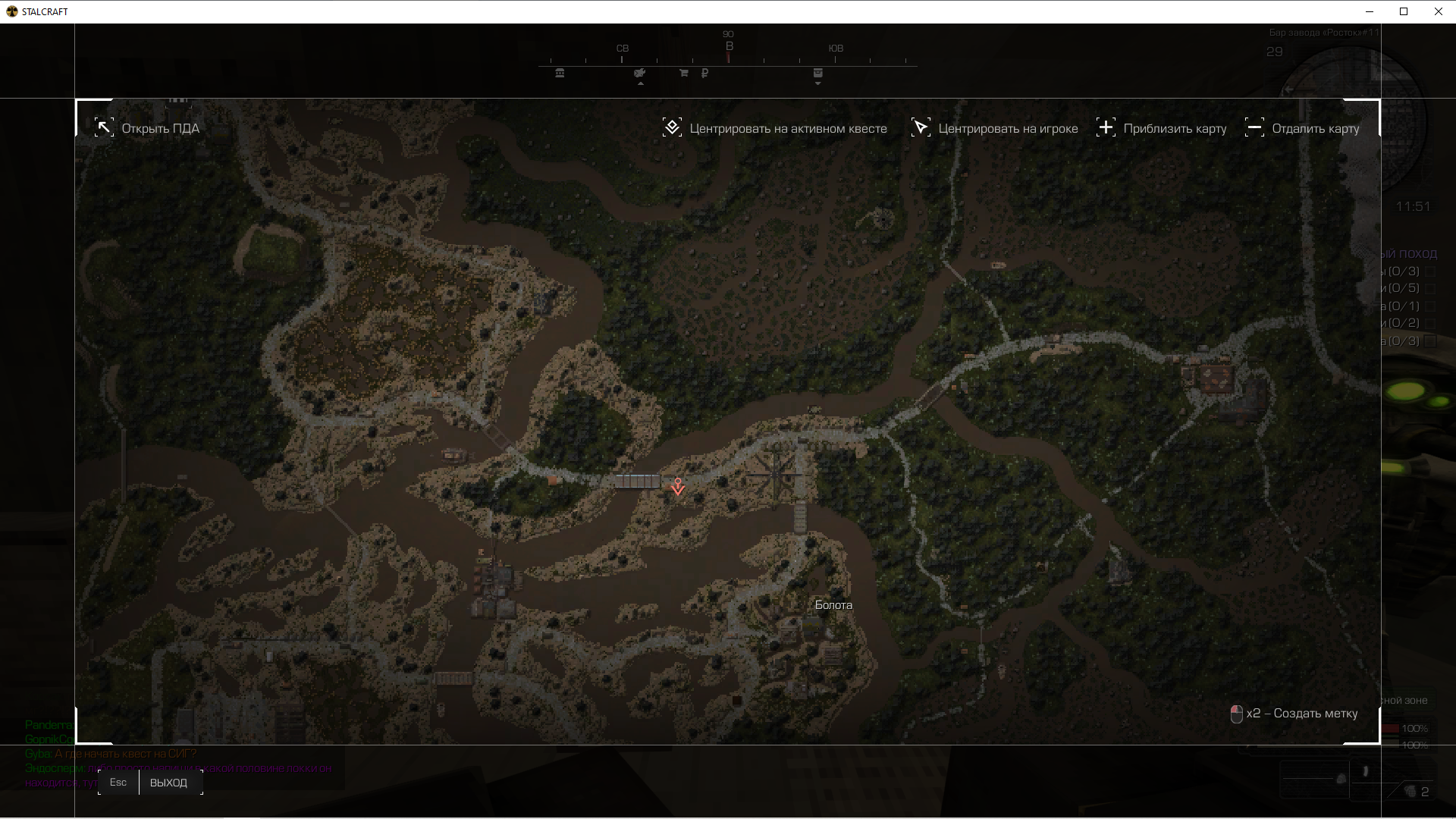
Task: Center the map on the player
Action: pos(994,128)
